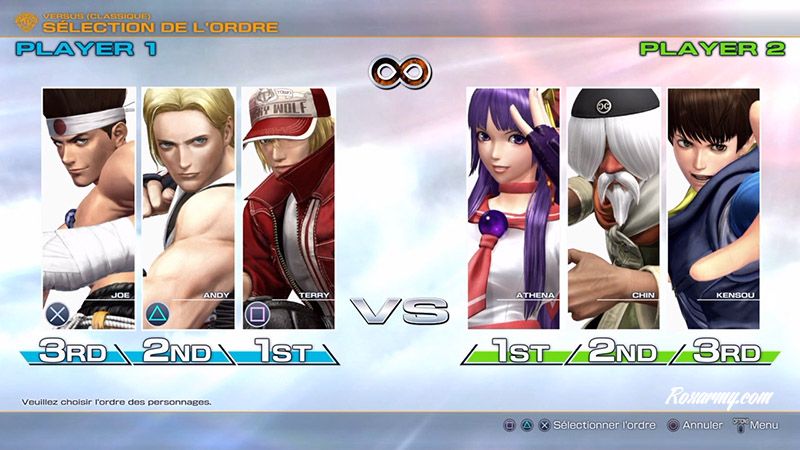The image size is (800, 450).
Task: Choose Andy's character card
Action: click(x=187, y=208)
